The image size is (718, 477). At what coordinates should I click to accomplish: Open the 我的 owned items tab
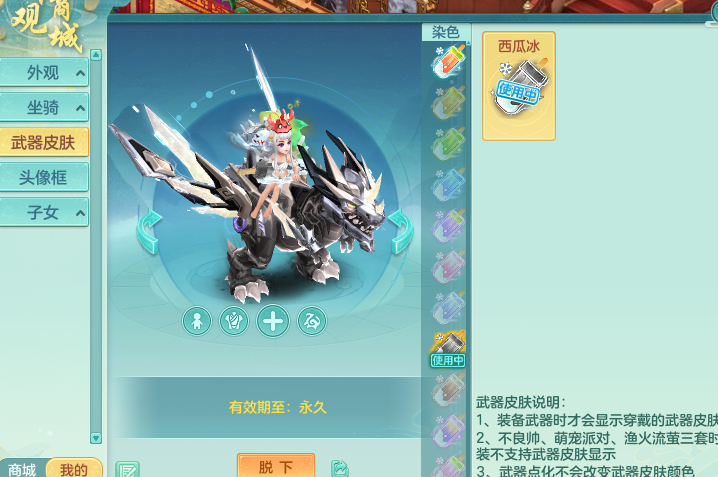click(73, 469)
